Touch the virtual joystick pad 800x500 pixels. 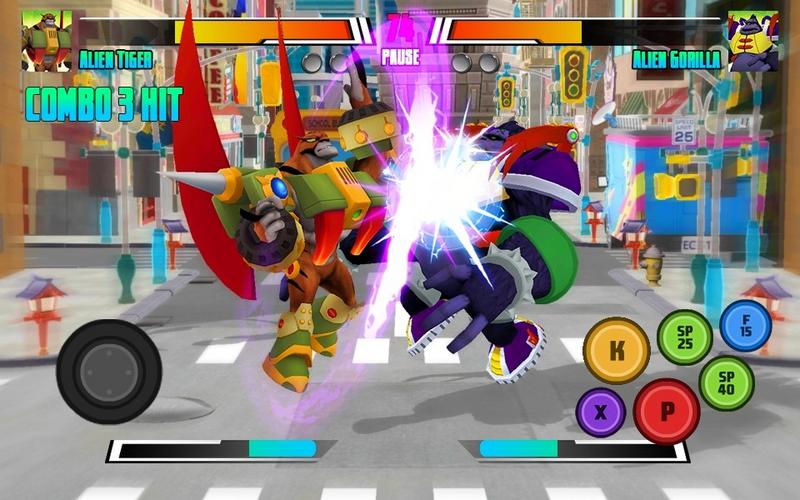[109, 370]
